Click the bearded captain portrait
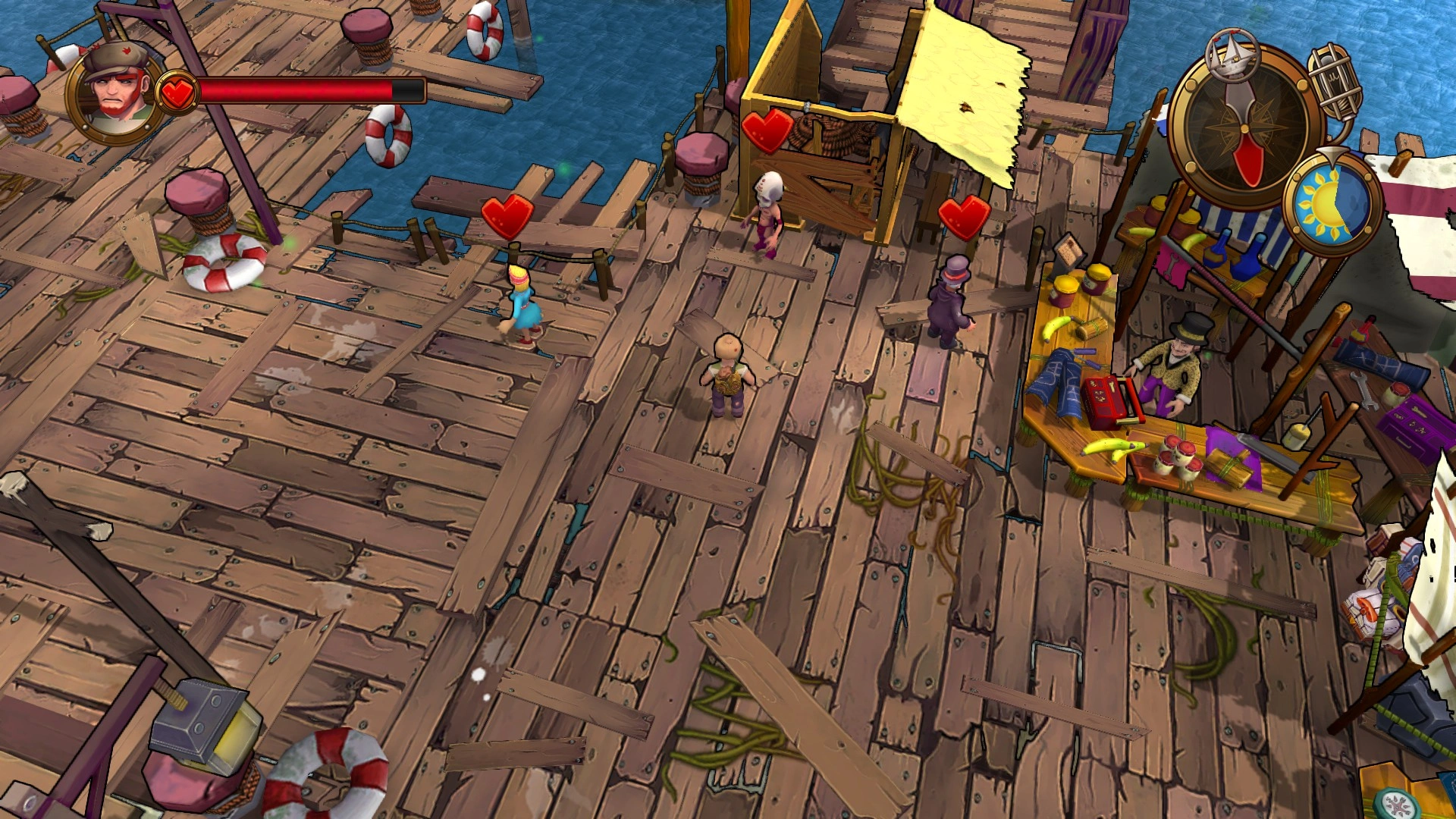This screenshot has height=819, width=1456. pos(116,93)
